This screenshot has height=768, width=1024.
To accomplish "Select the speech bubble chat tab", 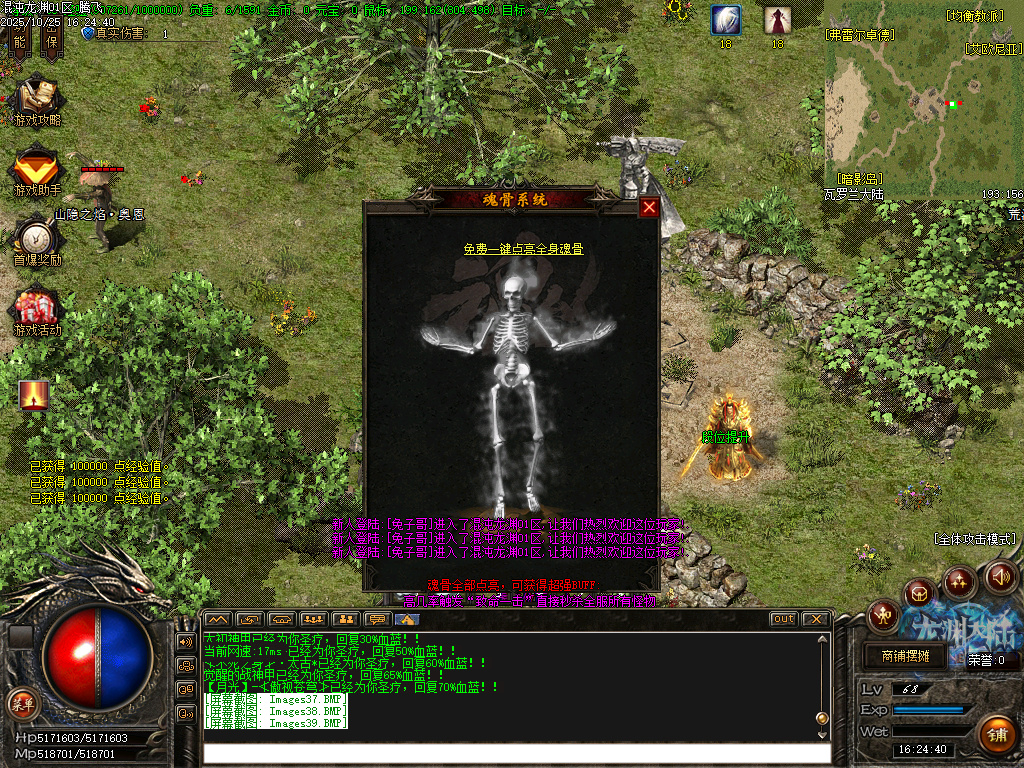I will [x=376, y=619].
